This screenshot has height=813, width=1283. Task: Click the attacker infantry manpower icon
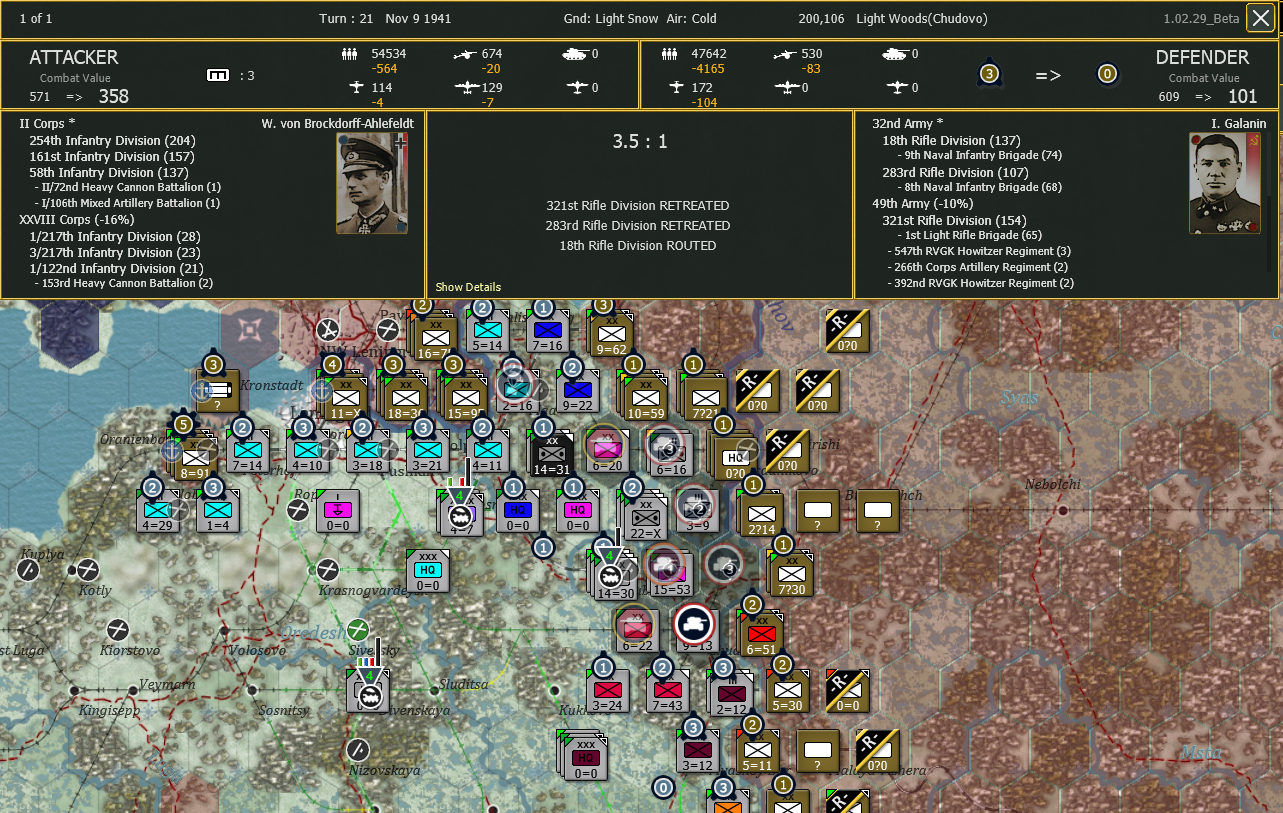tap(349, 54)
